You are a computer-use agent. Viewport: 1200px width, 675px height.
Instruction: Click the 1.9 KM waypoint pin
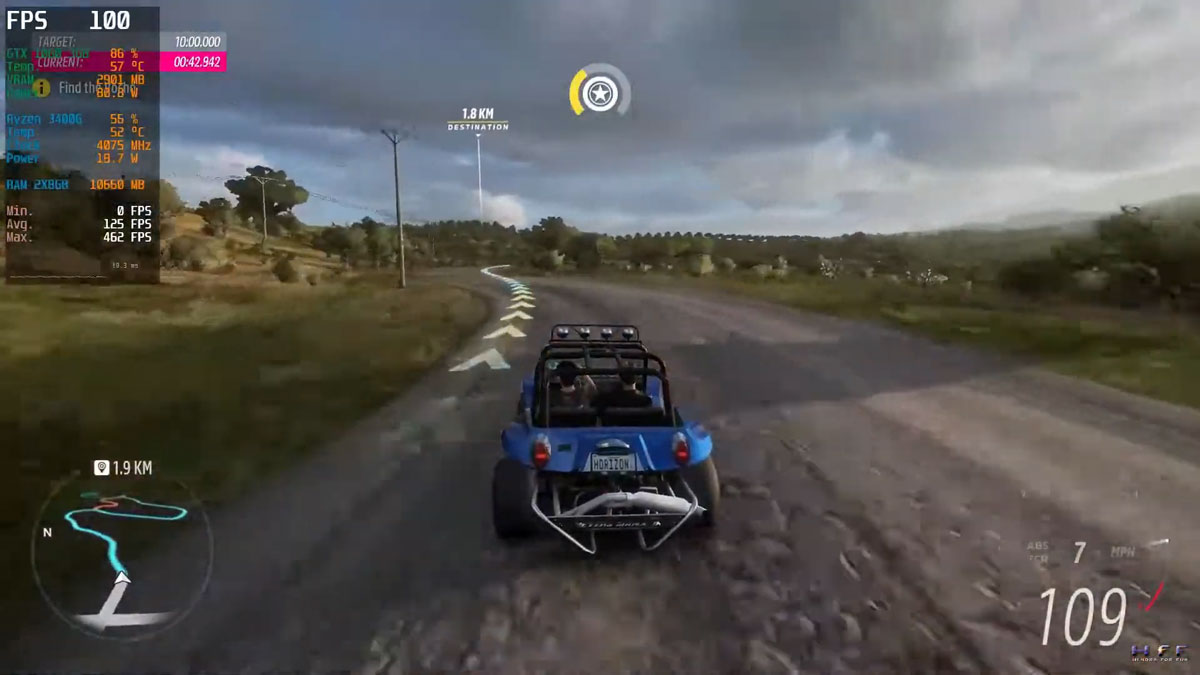click(x=102, y=467)
